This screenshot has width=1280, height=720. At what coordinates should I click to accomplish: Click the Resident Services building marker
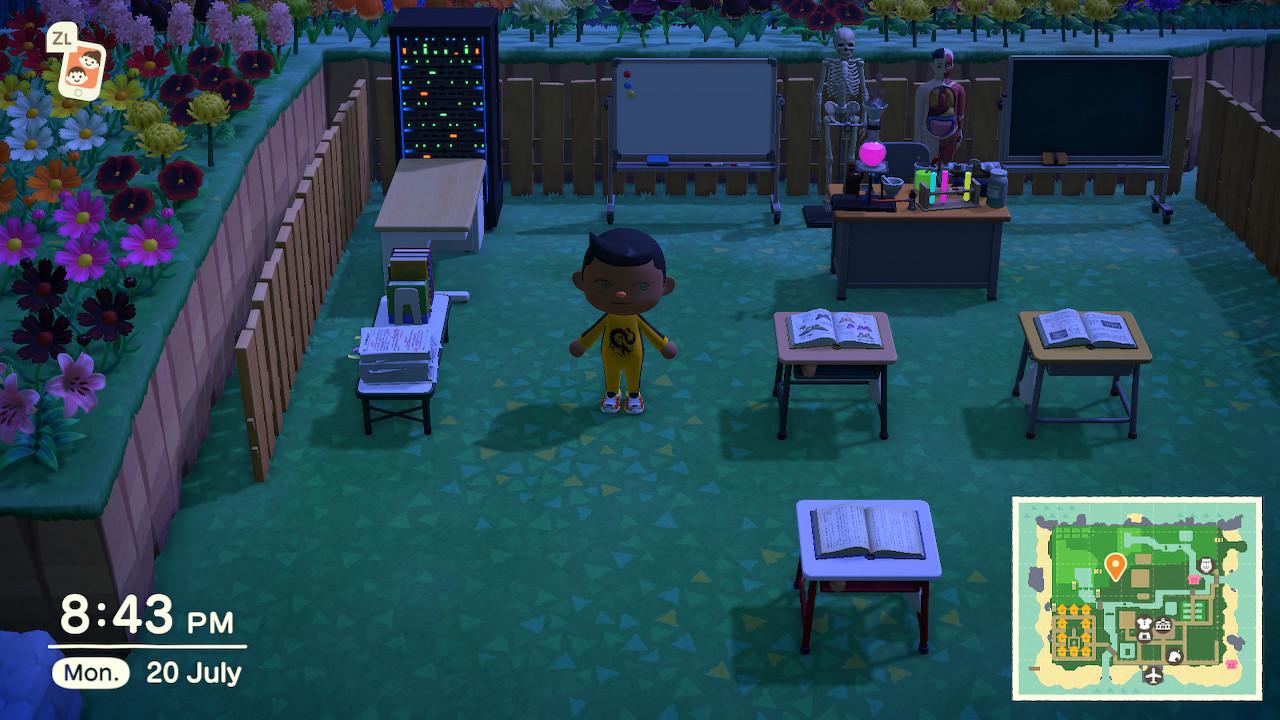pos(1163,626)
